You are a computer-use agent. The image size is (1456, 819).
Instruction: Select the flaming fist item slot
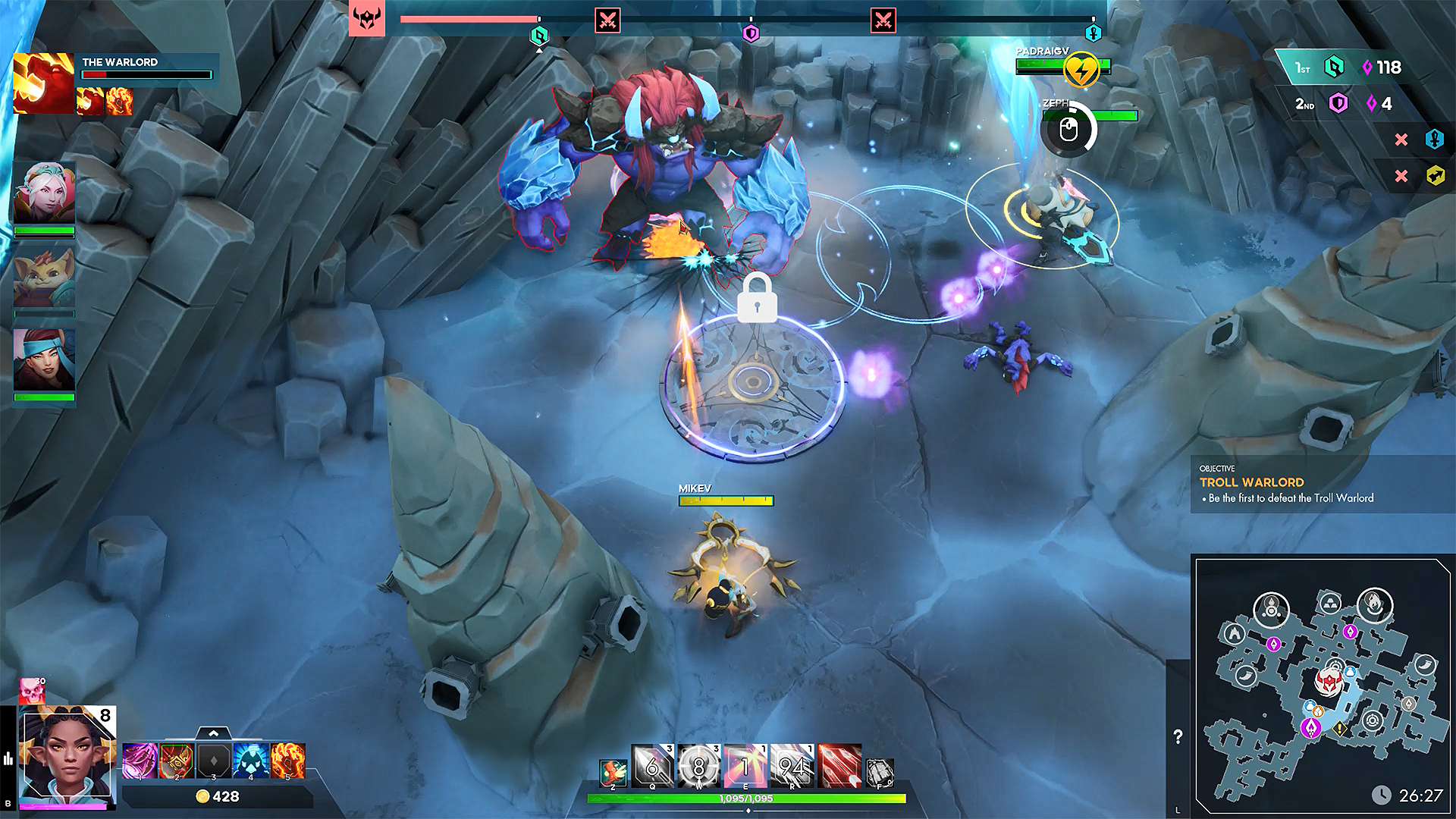pyautogui.click(x=288, y=761)
